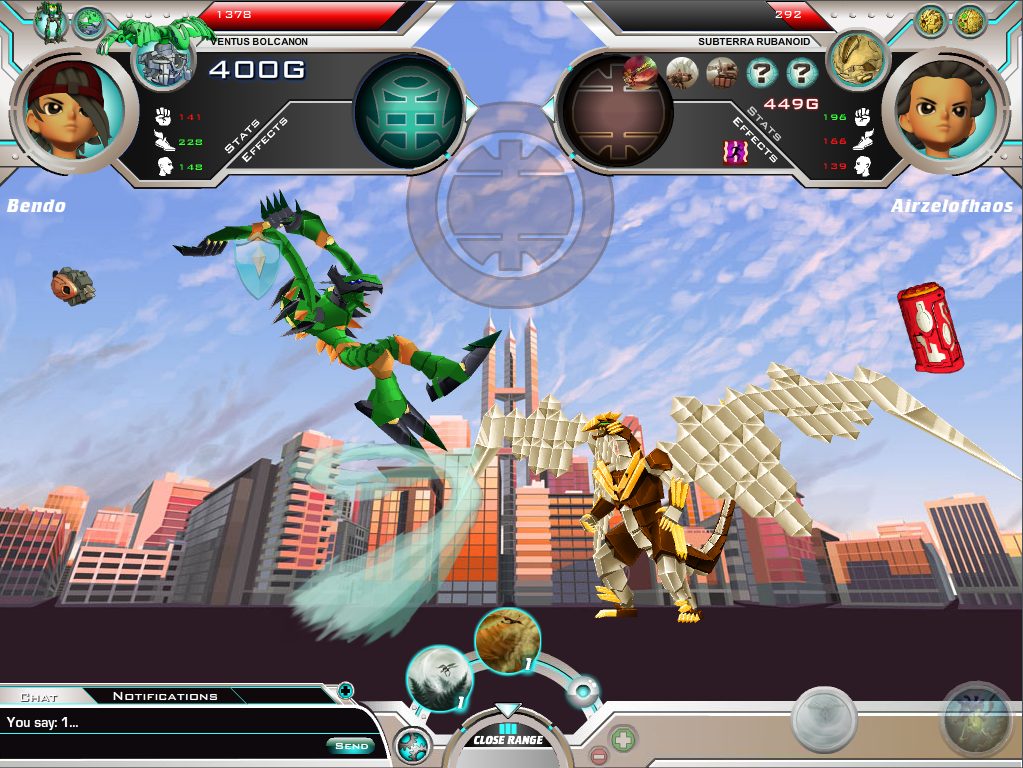Click the green plus button
Viewport: 1023px width, 768px height.
(623, 741)
